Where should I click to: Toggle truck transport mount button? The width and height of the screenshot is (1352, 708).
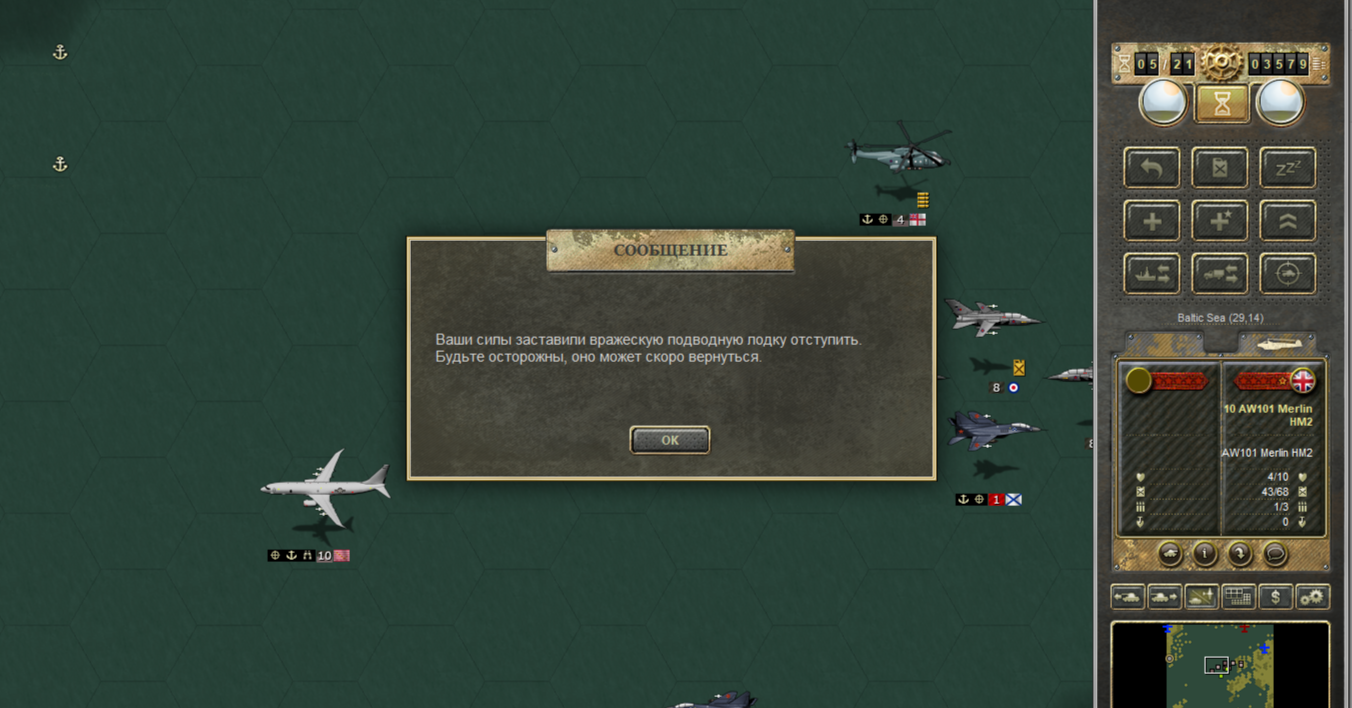[x=1220, y=274]
